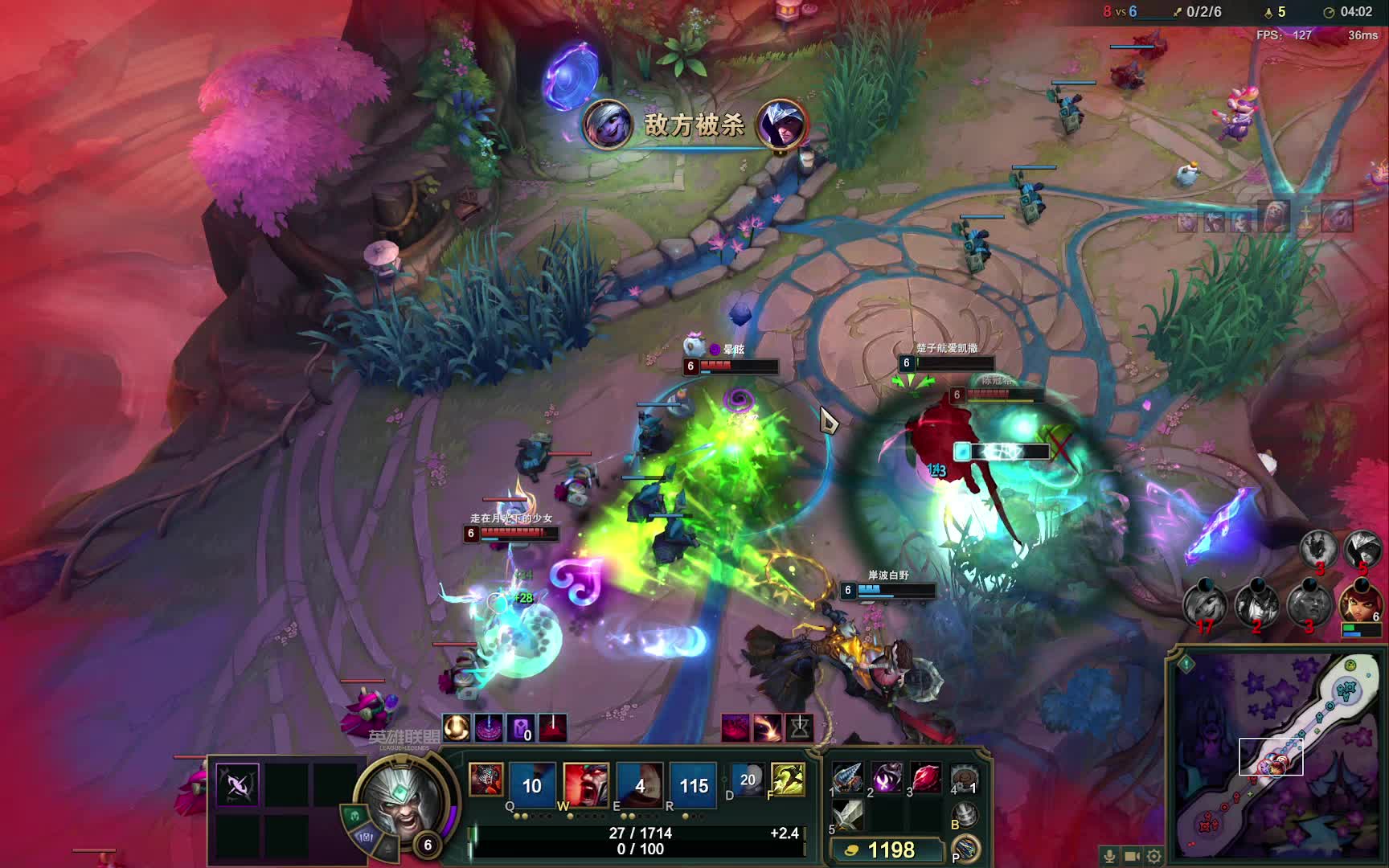Activate the Q ability showing cooldown 10
Screen dimensions: 1389x868
click(x=531, y=784)
